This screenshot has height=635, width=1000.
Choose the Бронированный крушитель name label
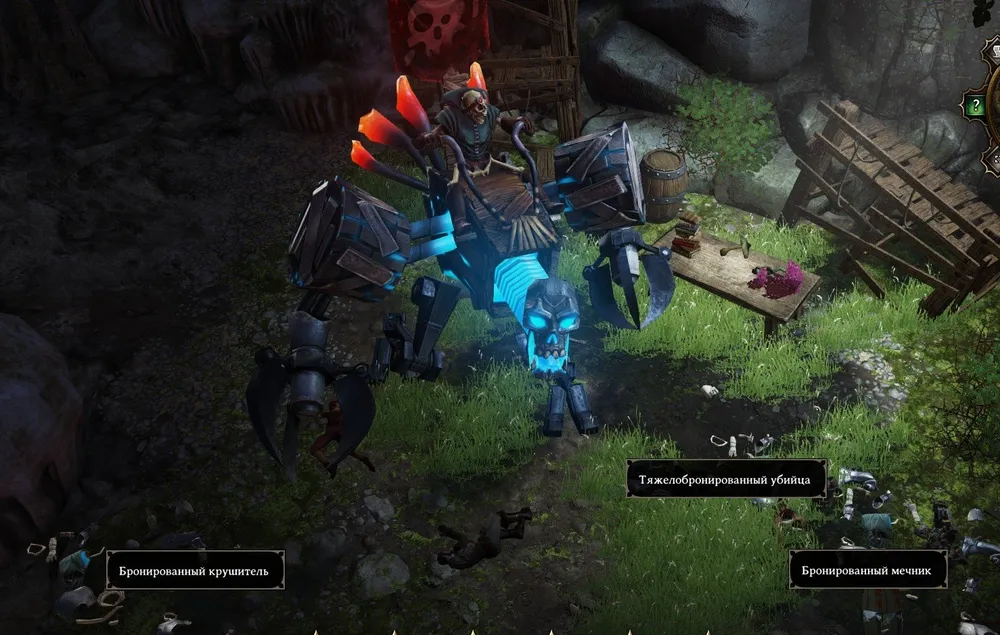[x=195, y=570]
